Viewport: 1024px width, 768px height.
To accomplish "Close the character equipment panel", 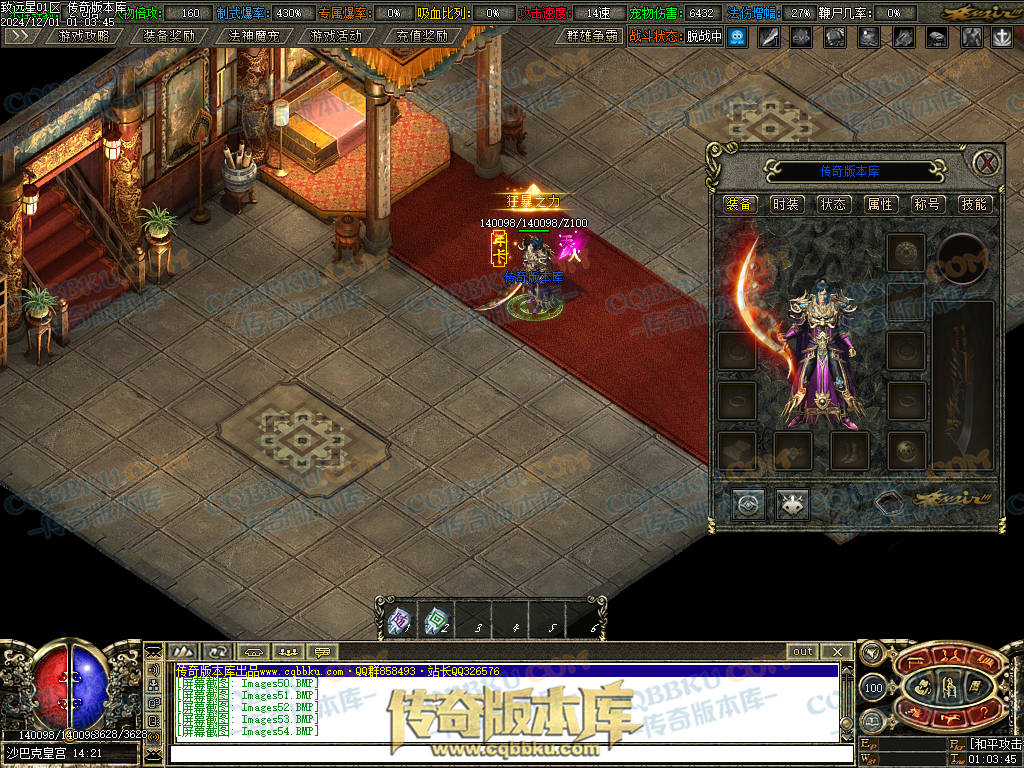I will click(x=986, y=163).
